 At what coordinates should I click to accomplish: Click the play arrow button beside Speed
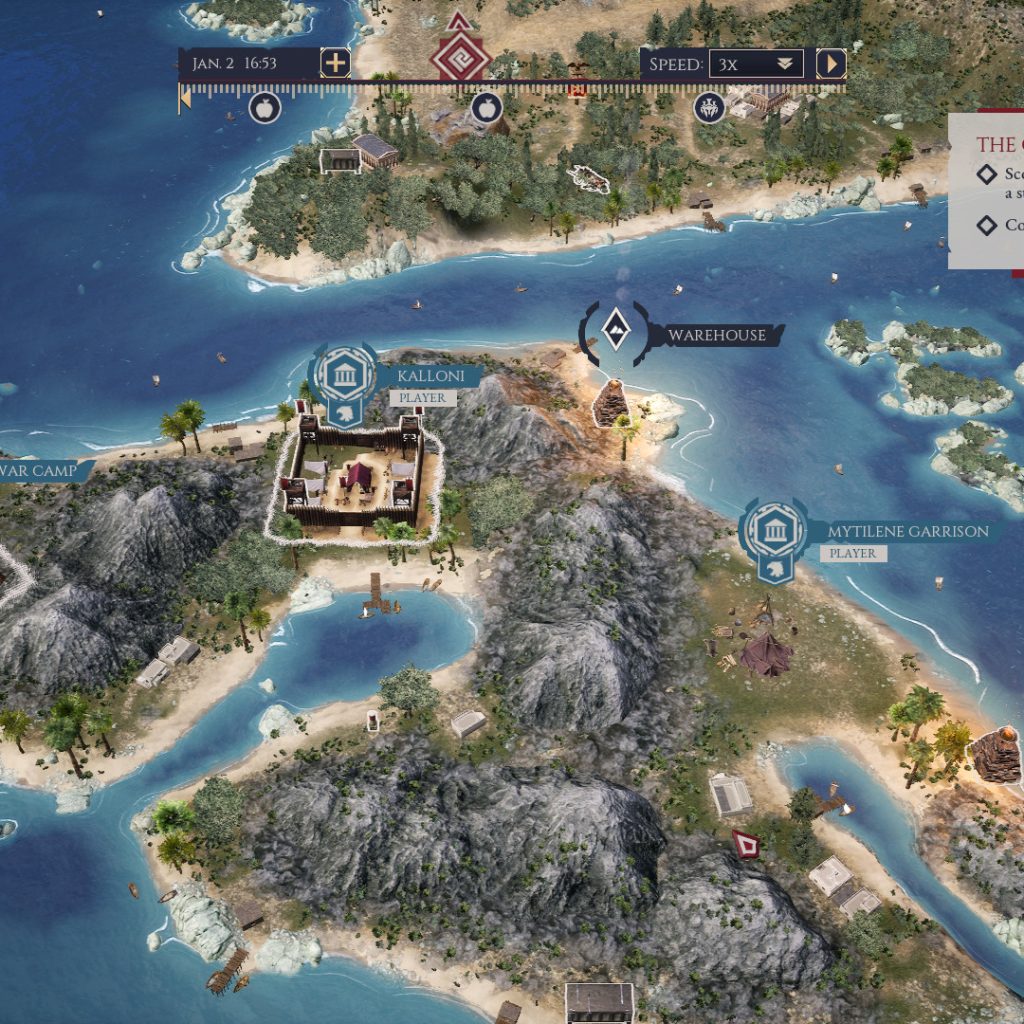(830, 64)
